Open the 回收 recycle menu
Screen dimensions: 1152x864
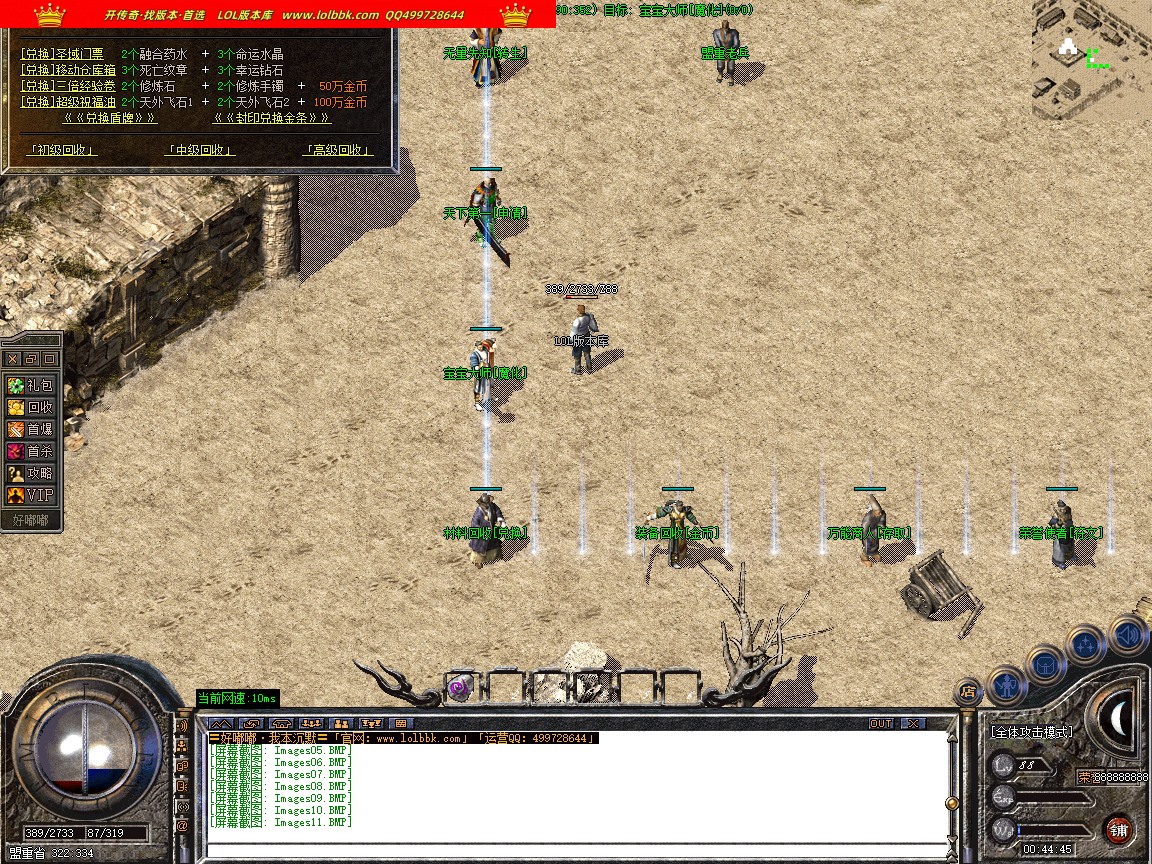click(31, 407)
